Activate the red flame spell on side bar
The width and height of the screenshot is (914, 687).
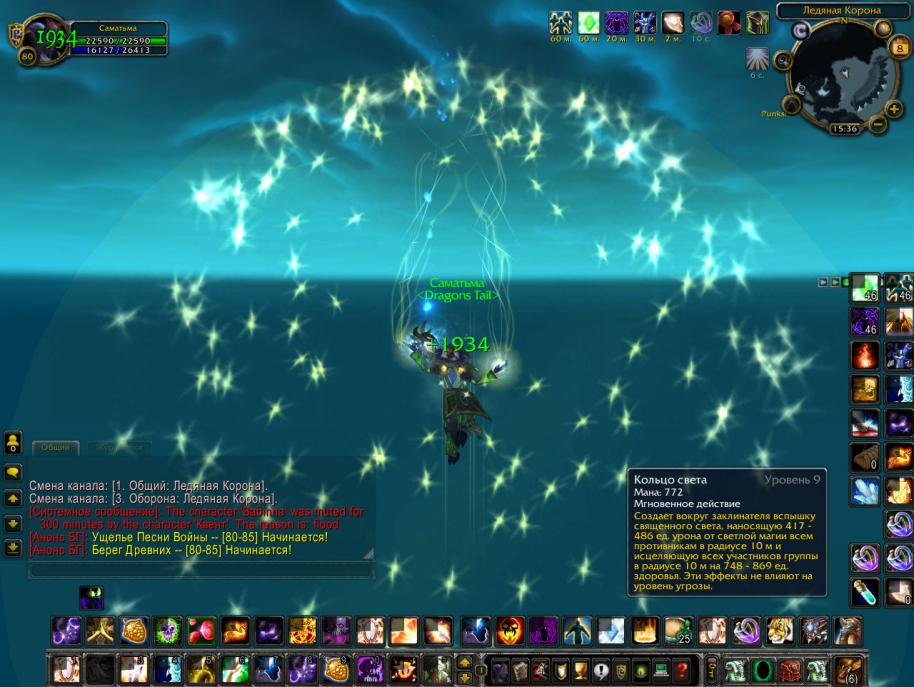click(864, 355)
